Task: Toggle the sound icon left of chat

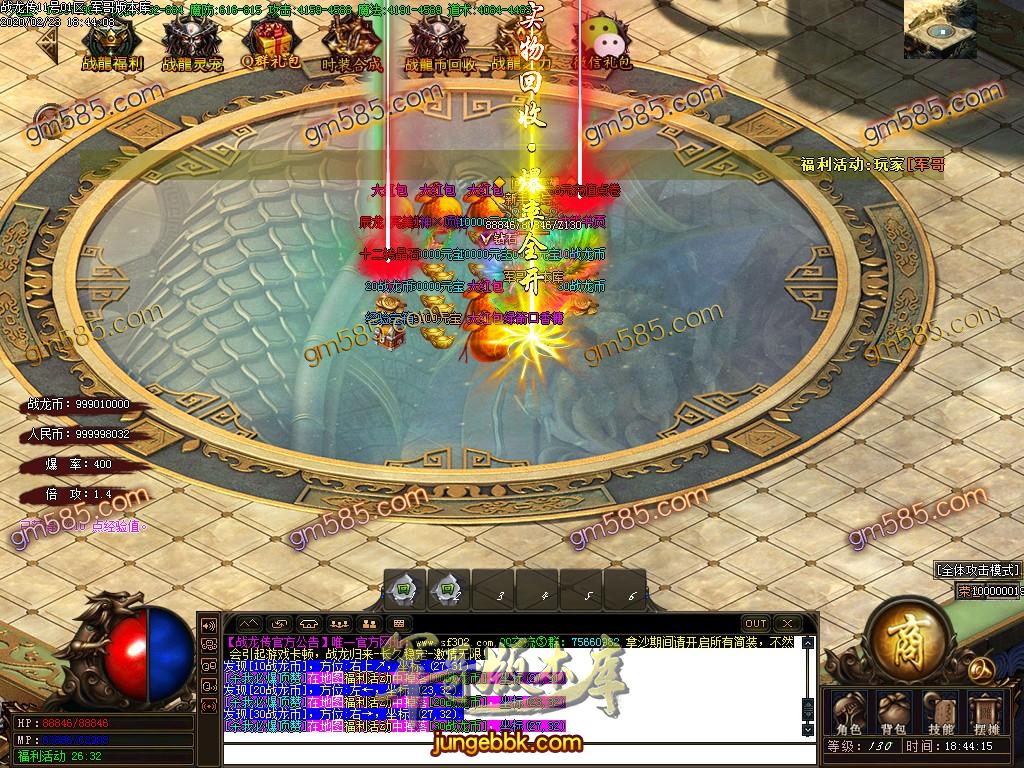Action: pos(210,626)
